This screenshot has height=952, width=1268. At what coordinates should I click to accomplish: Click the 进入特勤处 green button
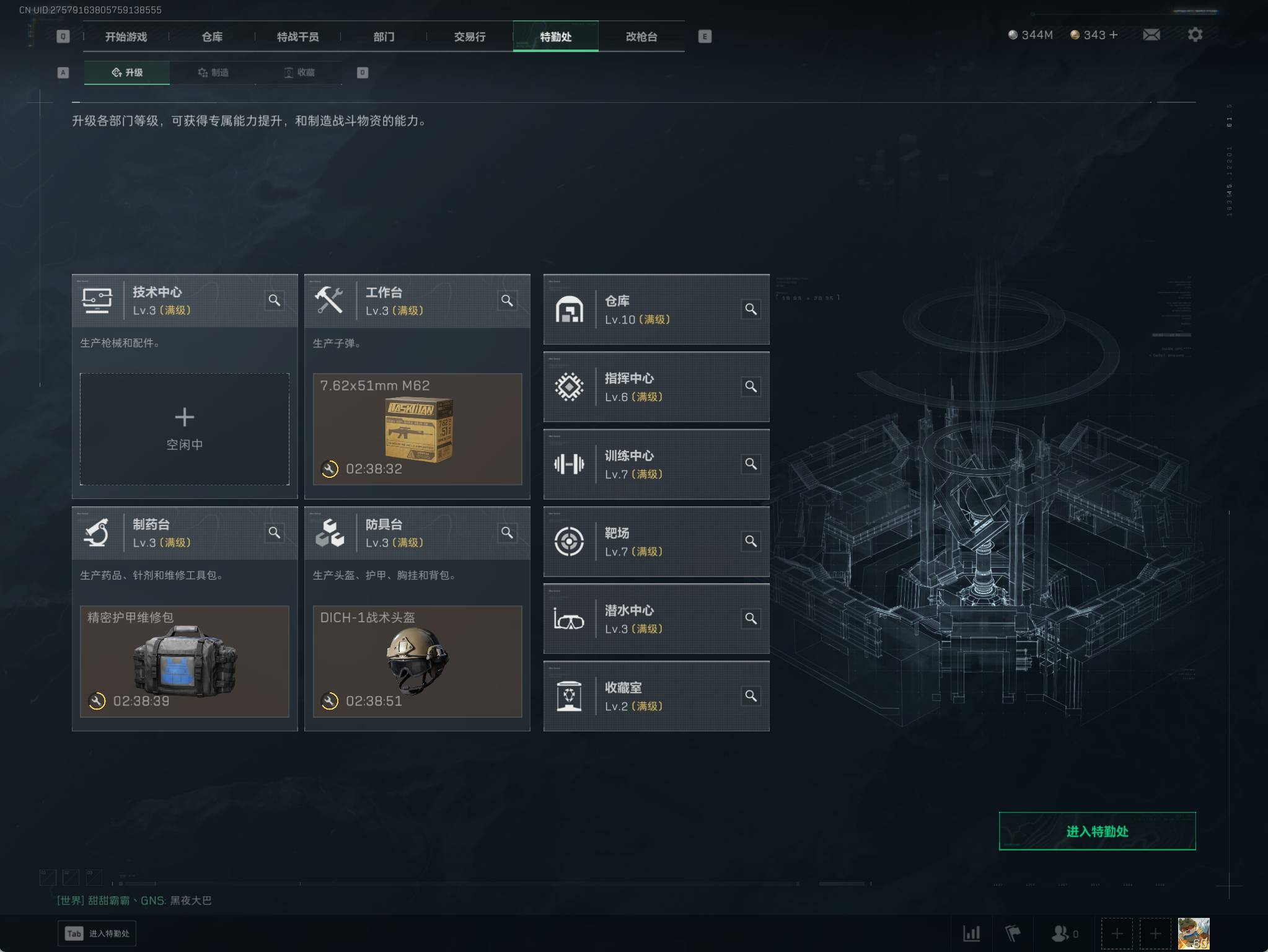tap(1097, 831)
